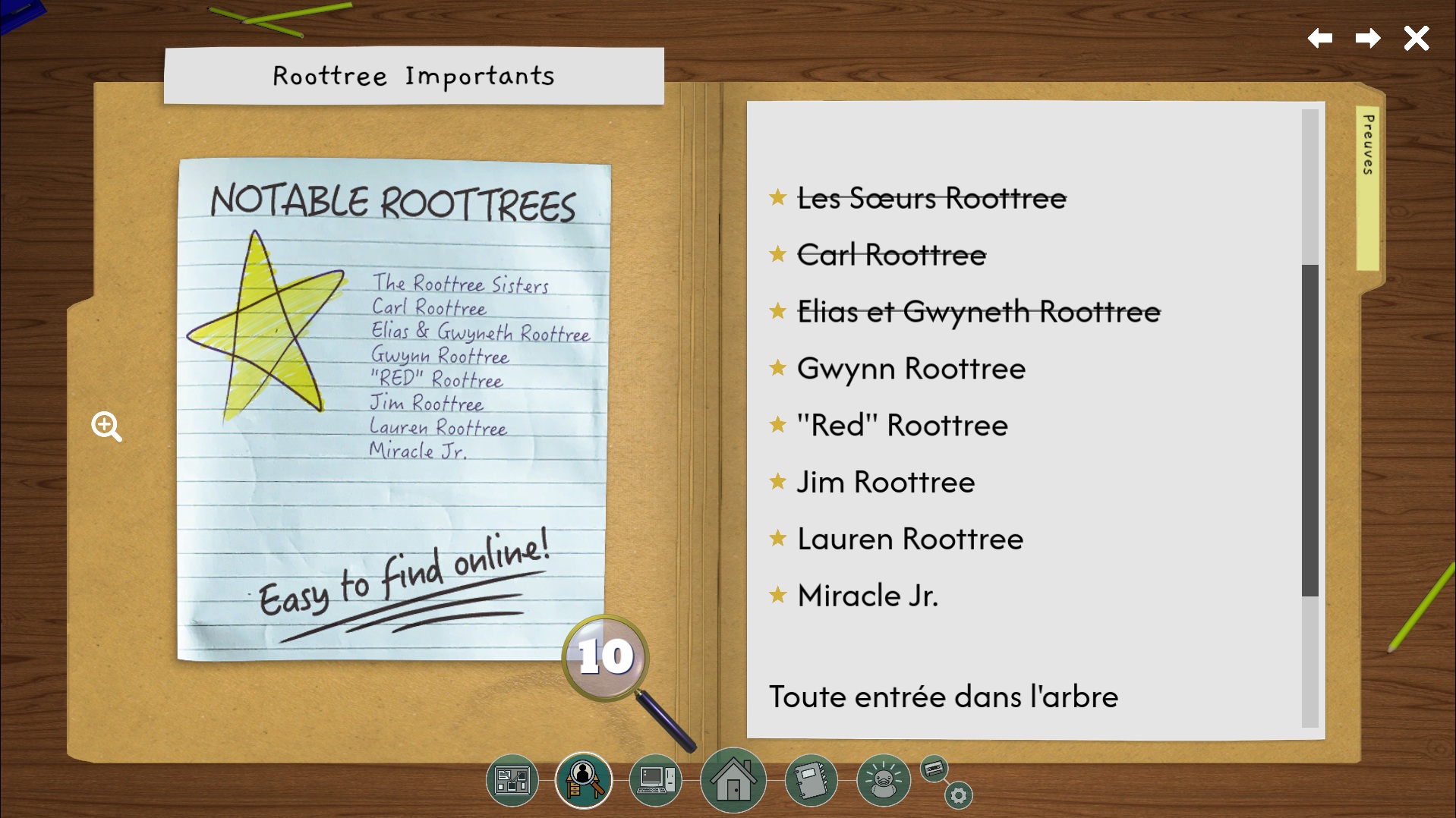This screenshot has height=818, width=1456.
Task: Select the "Red" Roottree entry
Action: click(902, 426)
